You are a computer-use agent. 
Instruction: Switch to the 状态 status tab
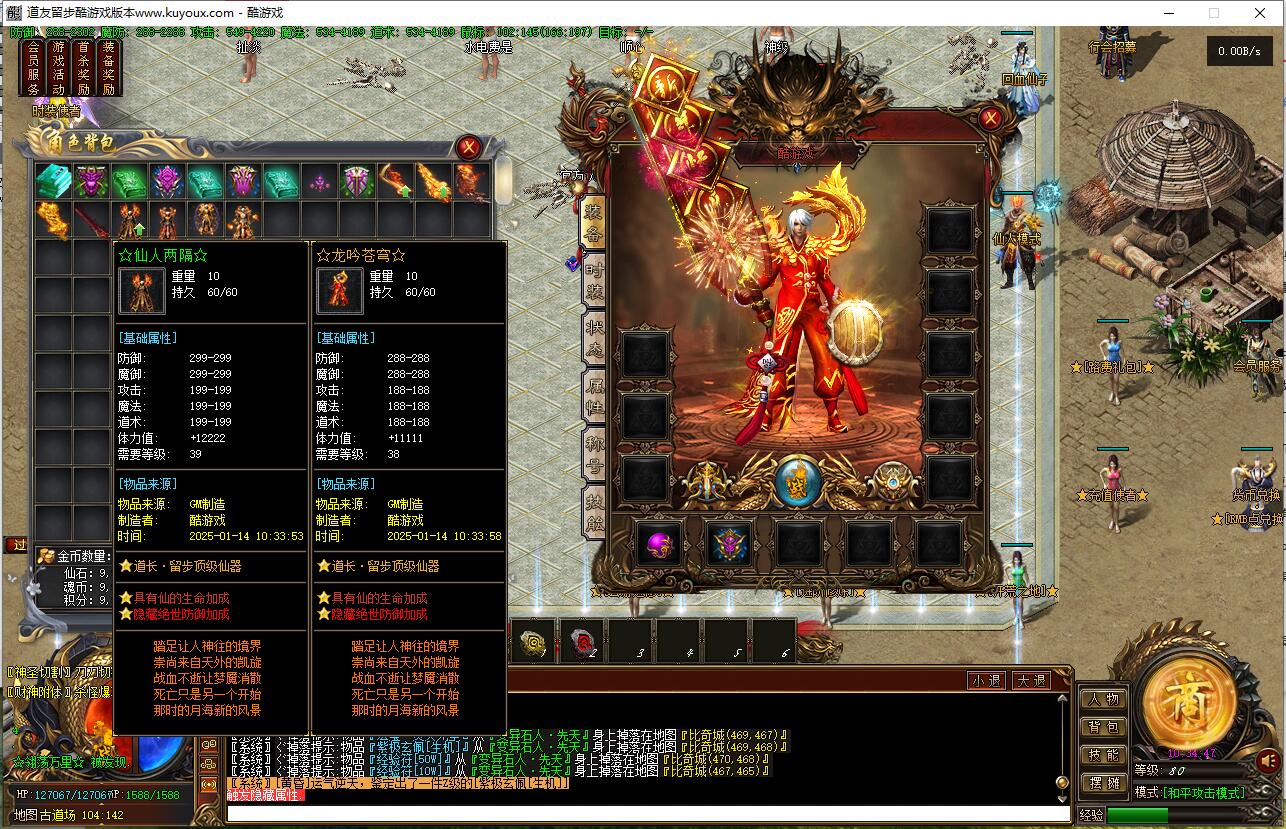594,338
